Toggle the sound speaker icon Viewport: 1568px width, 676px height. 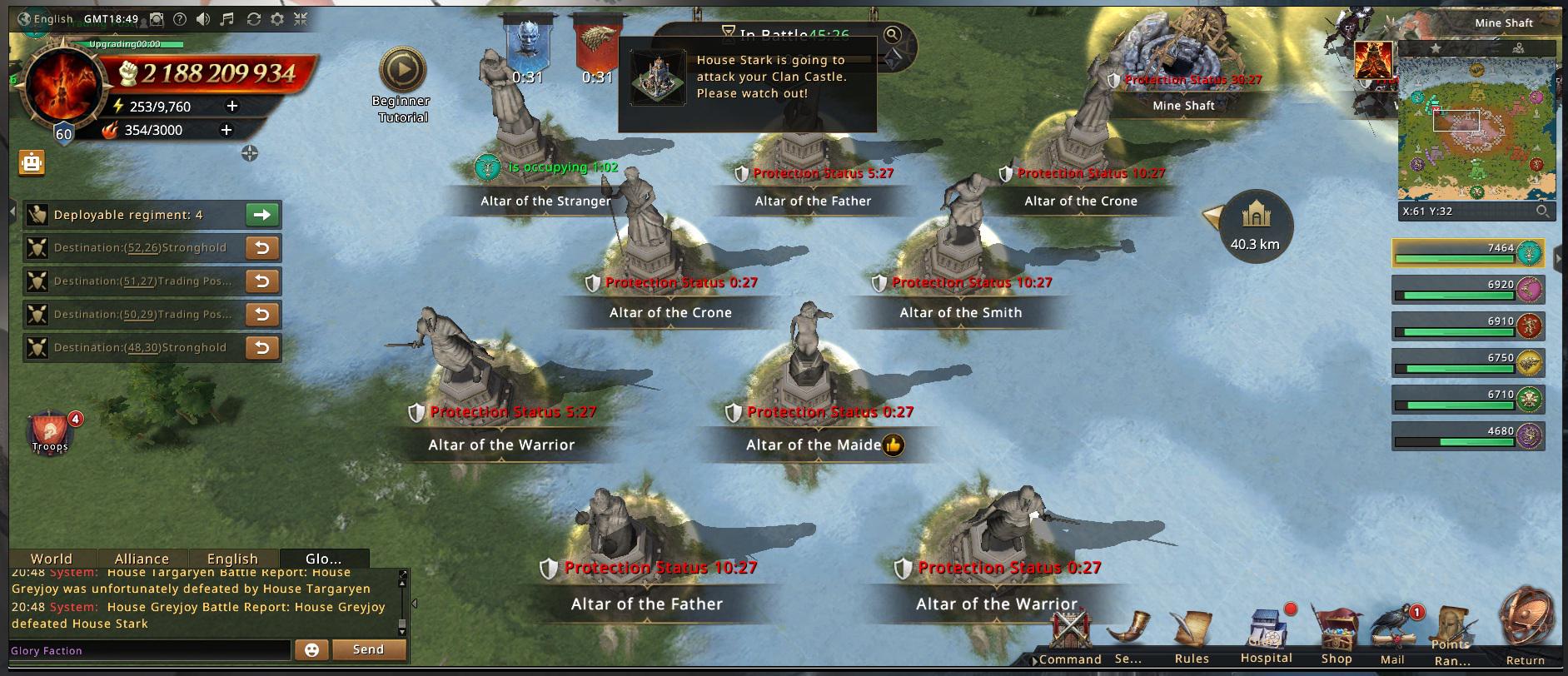click(203, 19)
